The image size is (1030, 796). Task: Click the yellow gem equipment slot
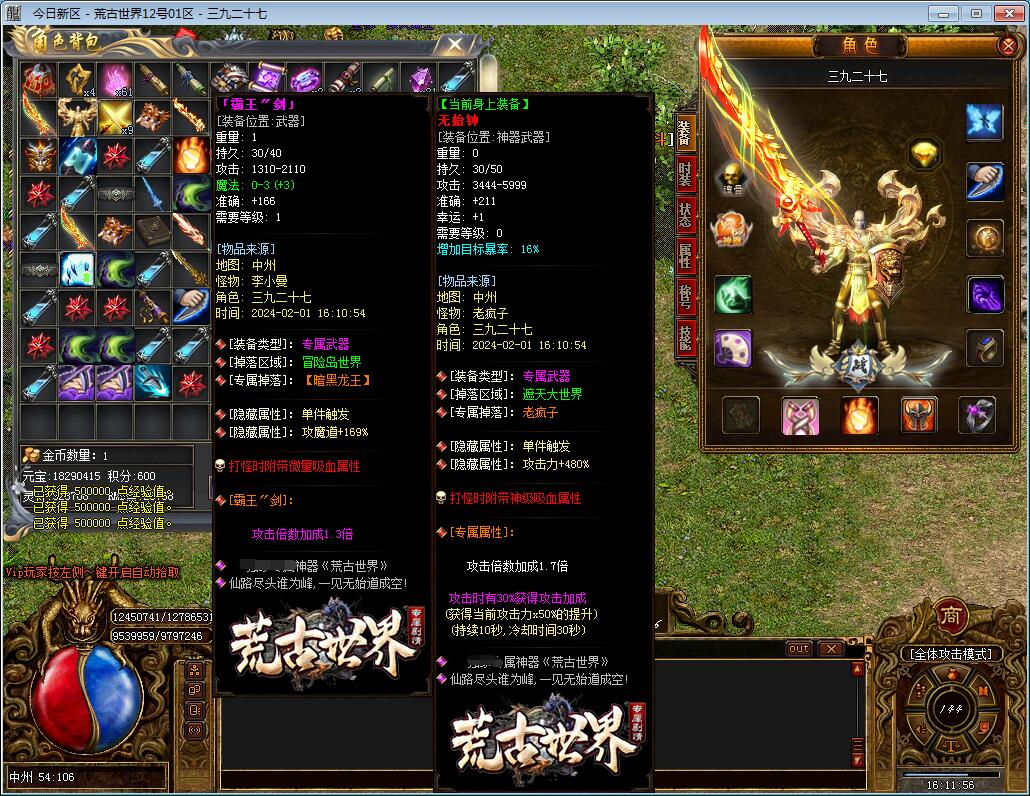click(x=924, y=154)
